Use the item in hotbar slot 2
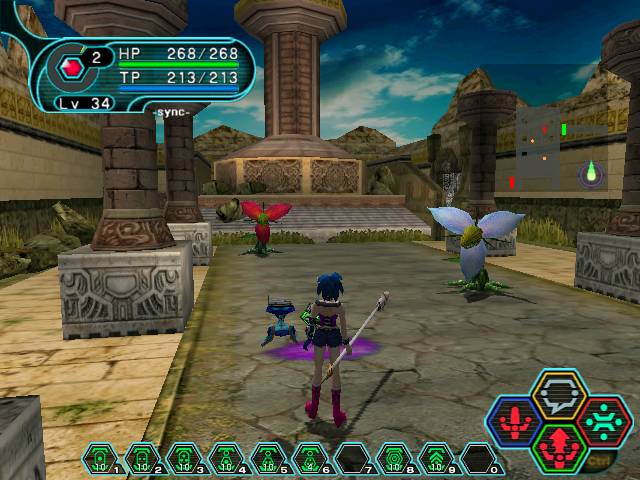 point(142,460)
